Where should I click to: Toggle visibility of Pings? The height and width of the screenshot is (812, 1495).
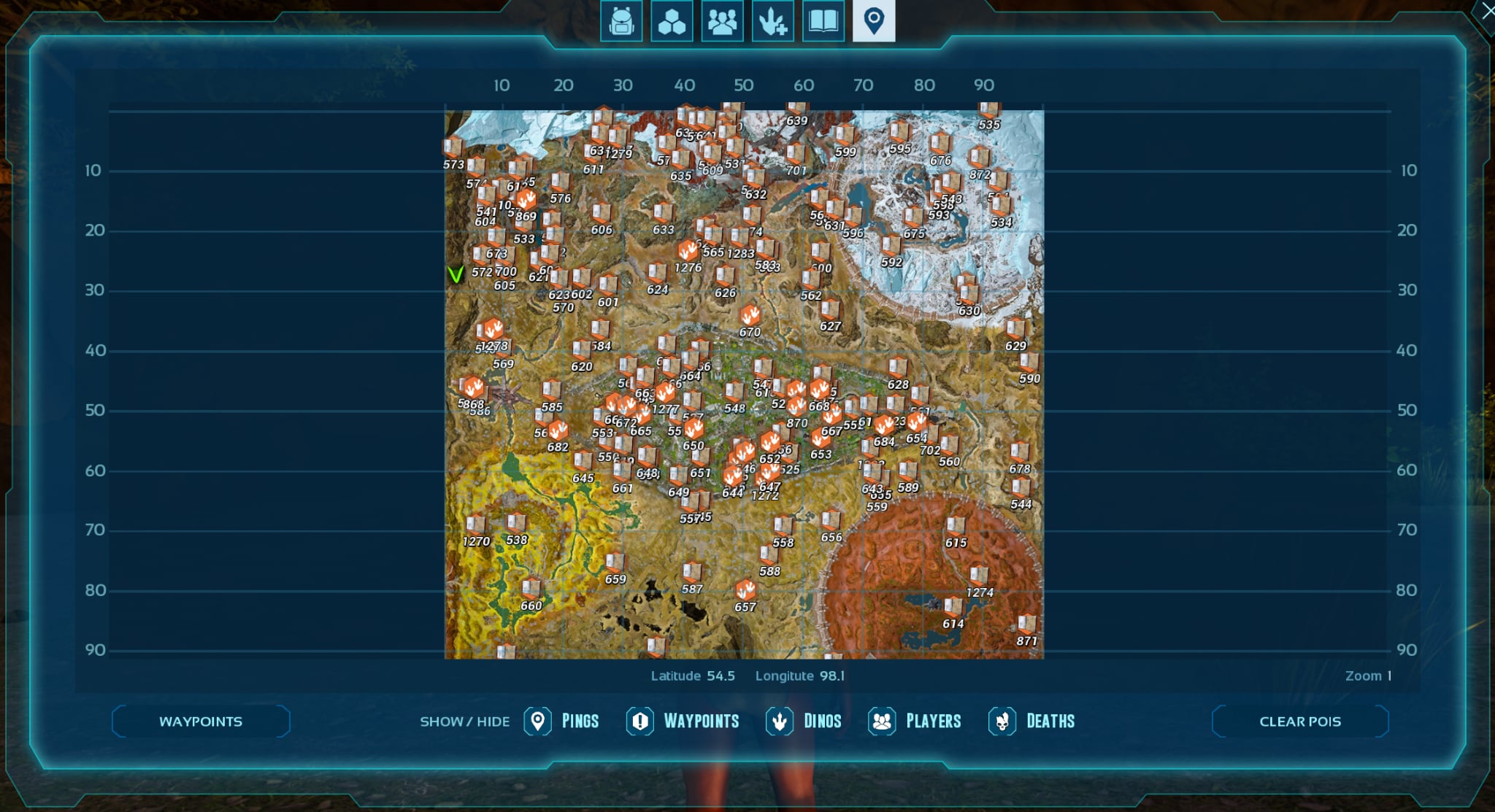point(537,721)
